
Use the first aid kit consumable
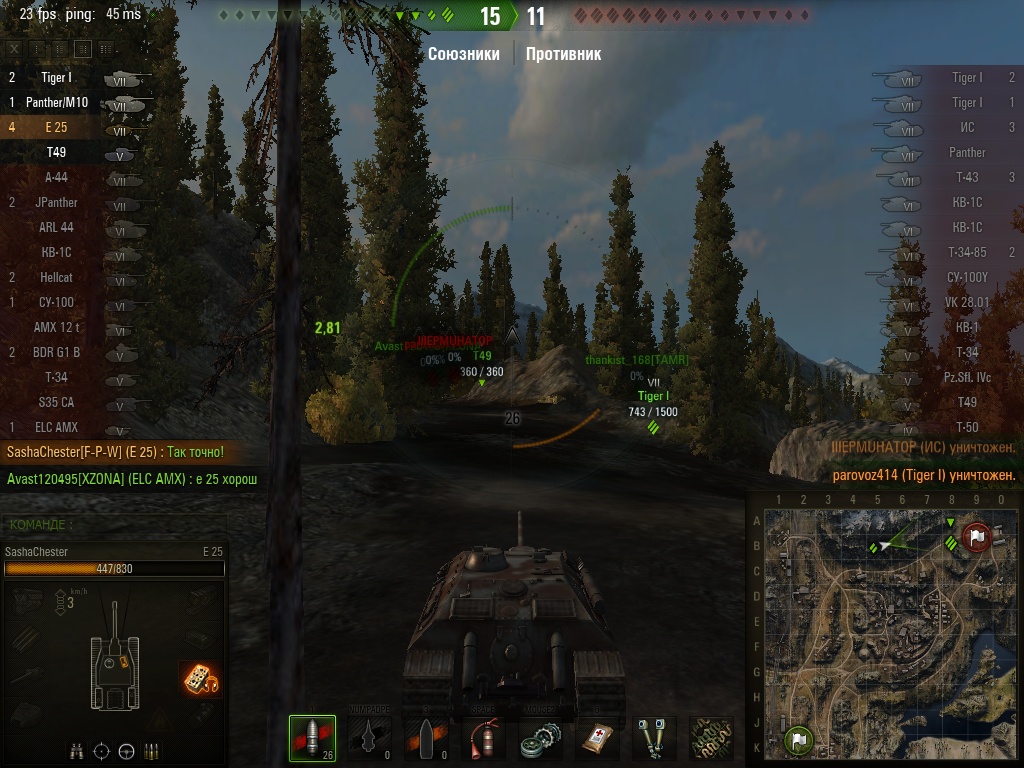(598, 738)
